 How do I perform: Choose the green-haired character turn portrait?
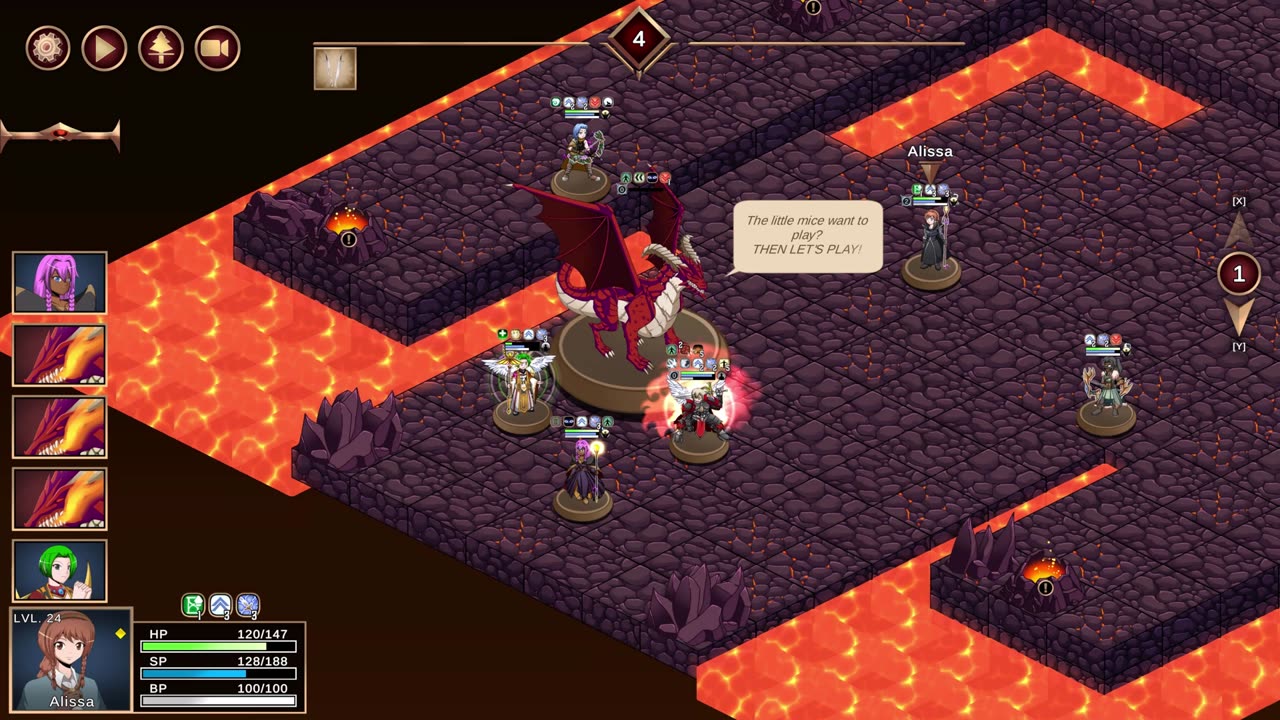60,571
